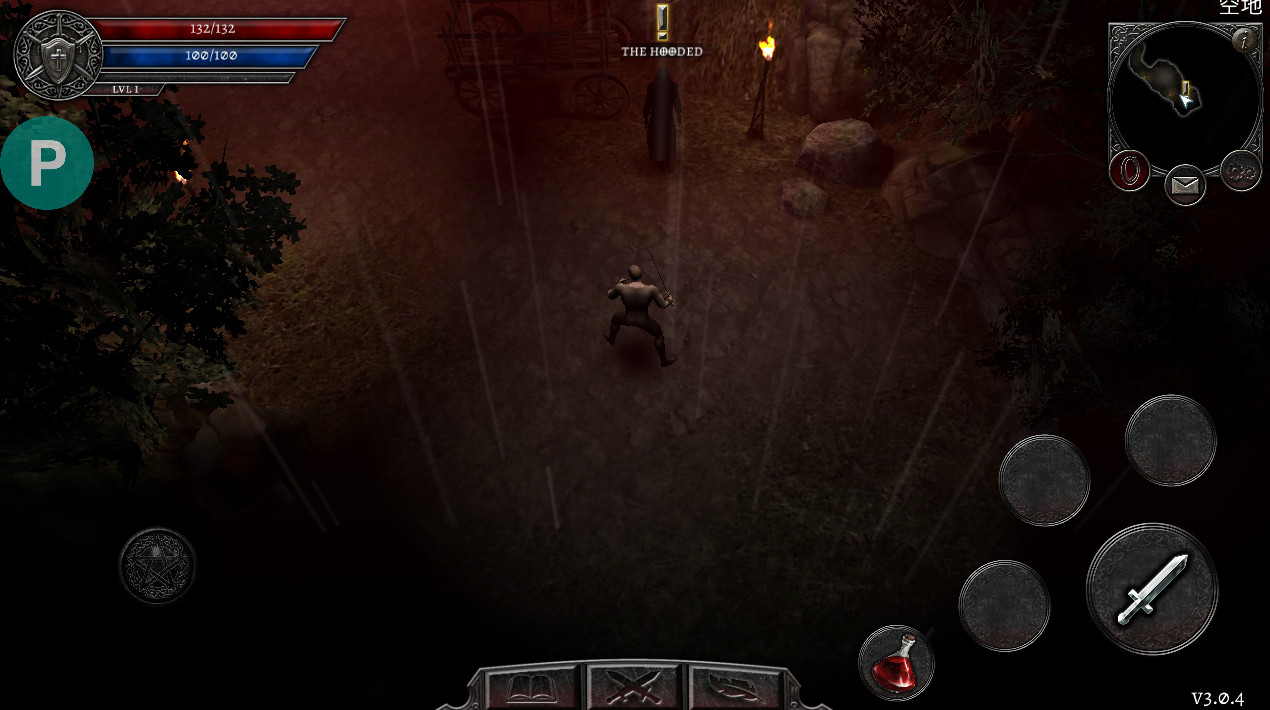Open the book journal tab
The height and width of the screenshot is (710, 1270).
click(530, 688)
